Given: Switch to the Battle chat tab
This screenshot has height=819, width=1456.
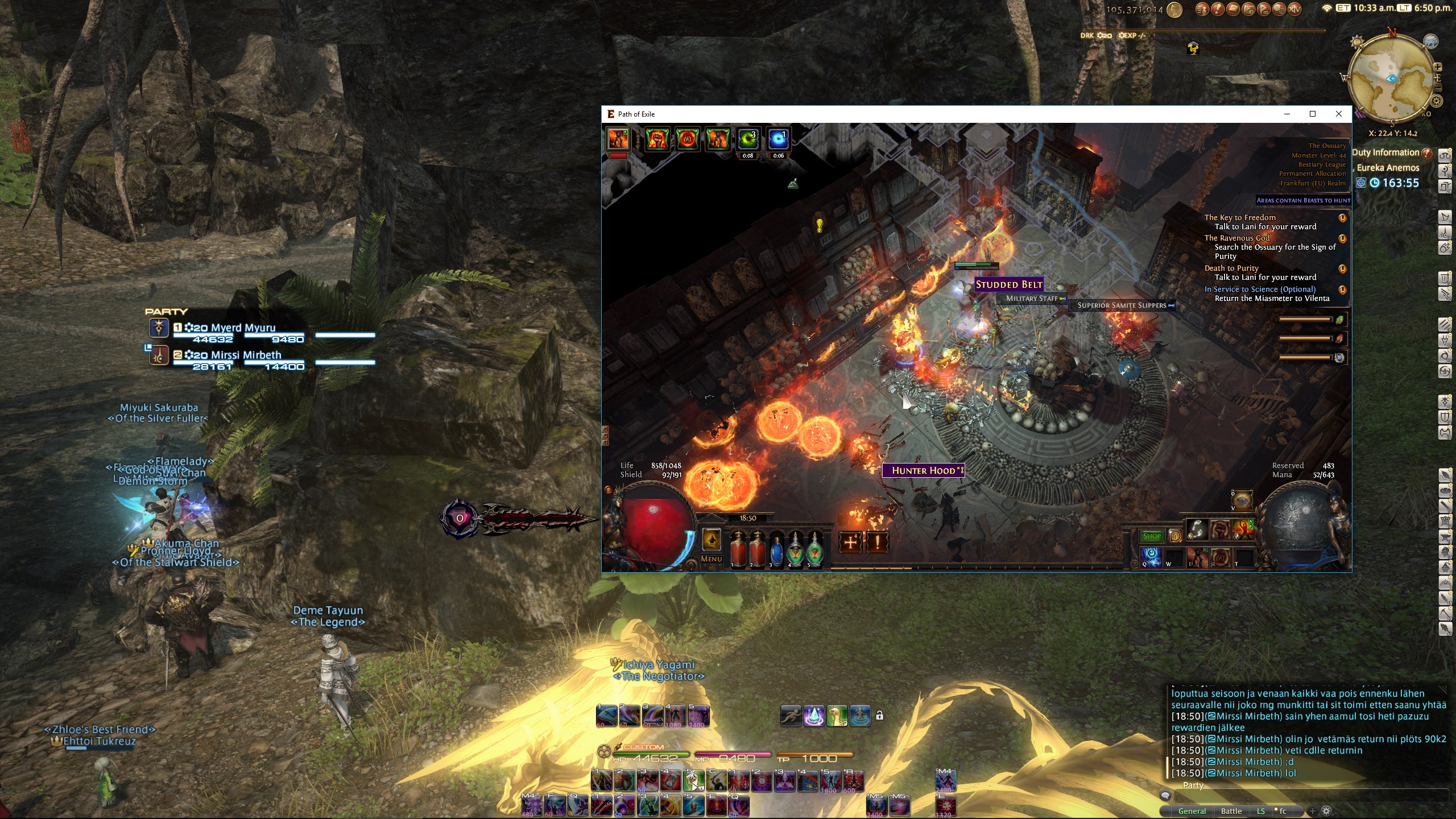Looking at the screenshot, I should point(1231,811).
